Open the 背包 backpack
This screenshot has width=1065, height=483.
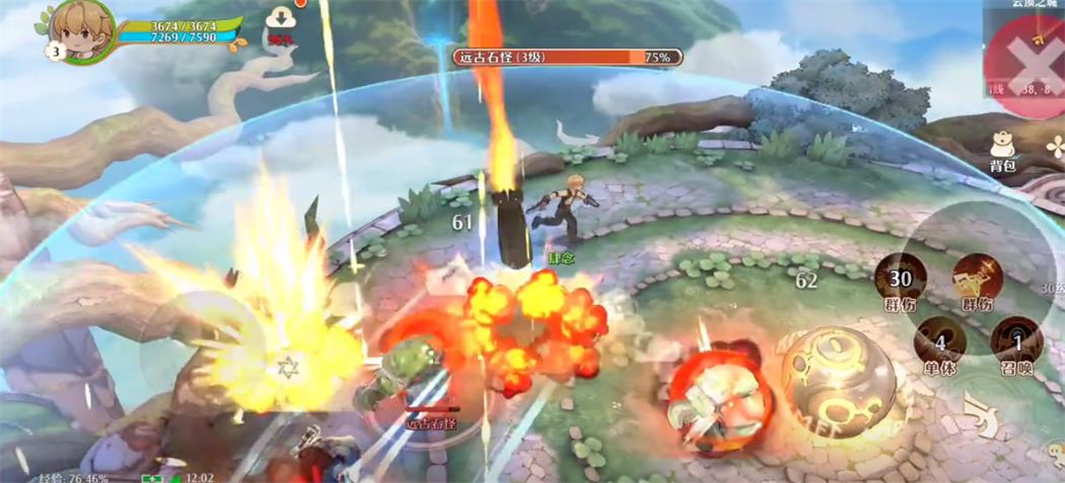1003,149
